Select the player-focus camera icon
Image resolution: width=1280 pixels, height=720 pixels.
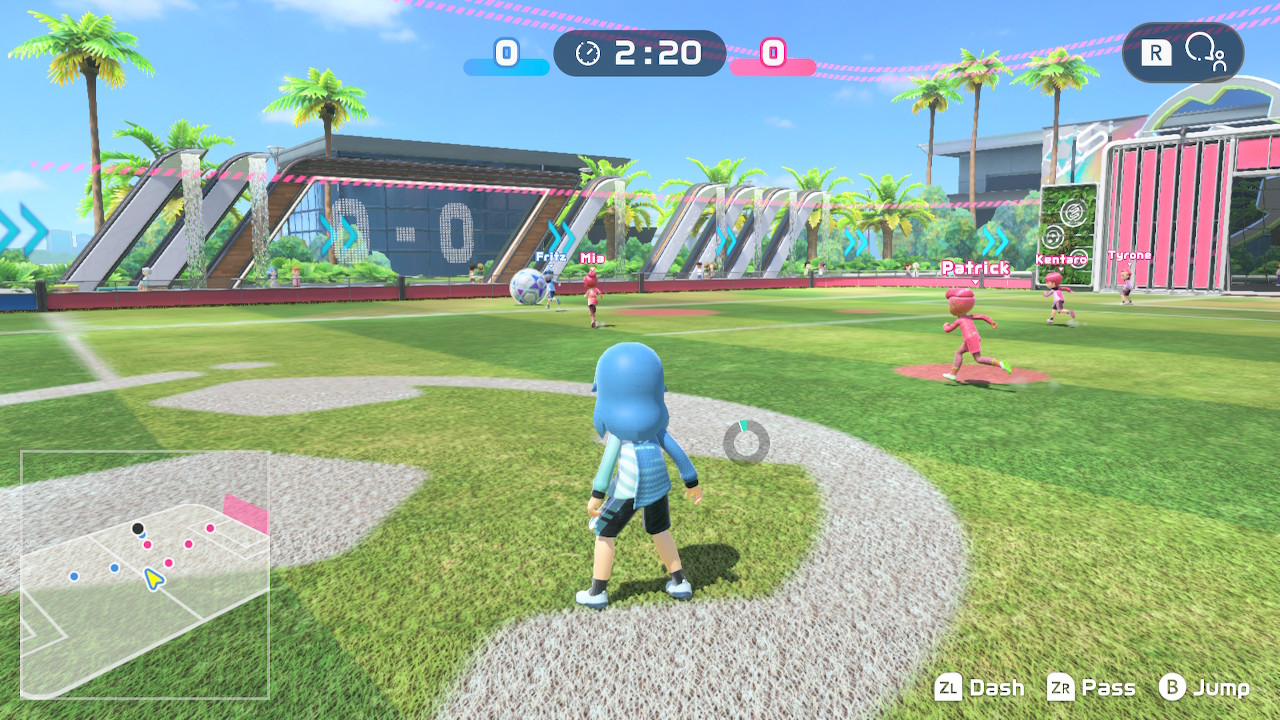tap(1204, 52)
